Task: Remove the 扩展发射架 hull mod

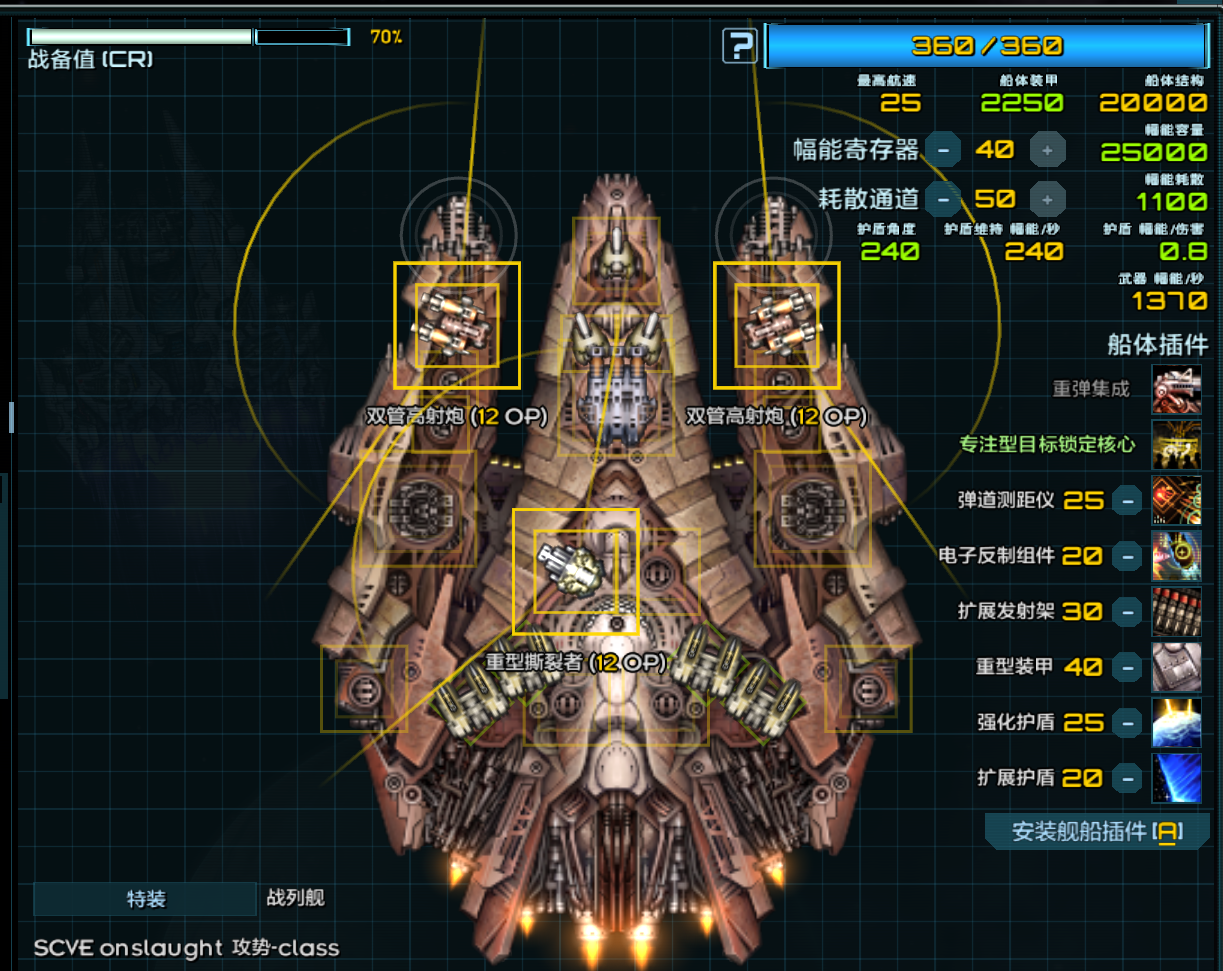Action: (x=1127, y=611)
